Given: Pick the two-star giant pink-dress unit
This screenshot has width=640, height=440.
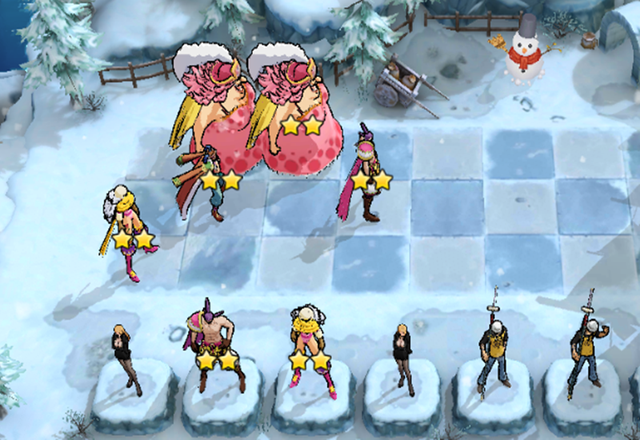Looking at the screenshot, I should tap(290, 110).
